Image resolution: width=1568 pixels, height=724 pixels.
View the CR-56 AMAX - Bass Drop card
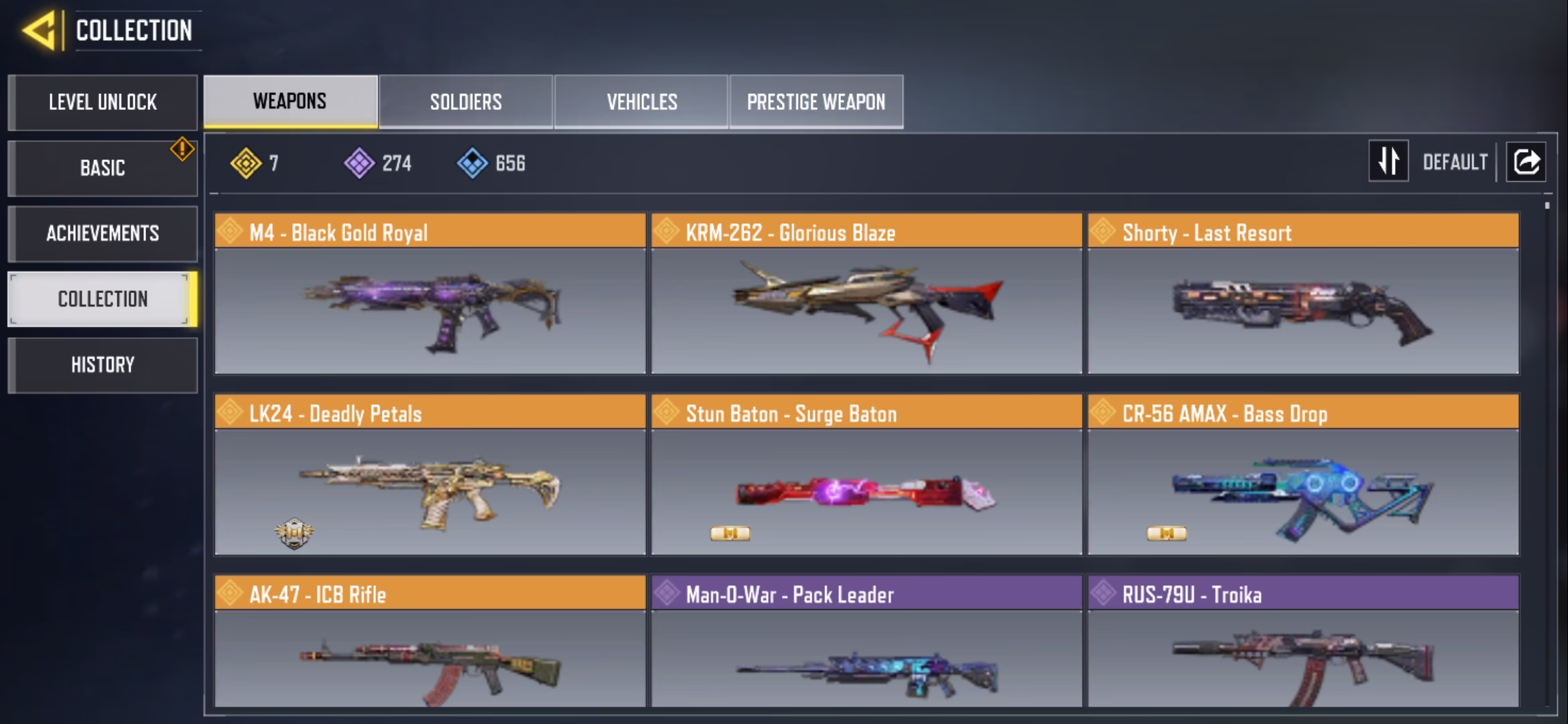pos(1303,475)
